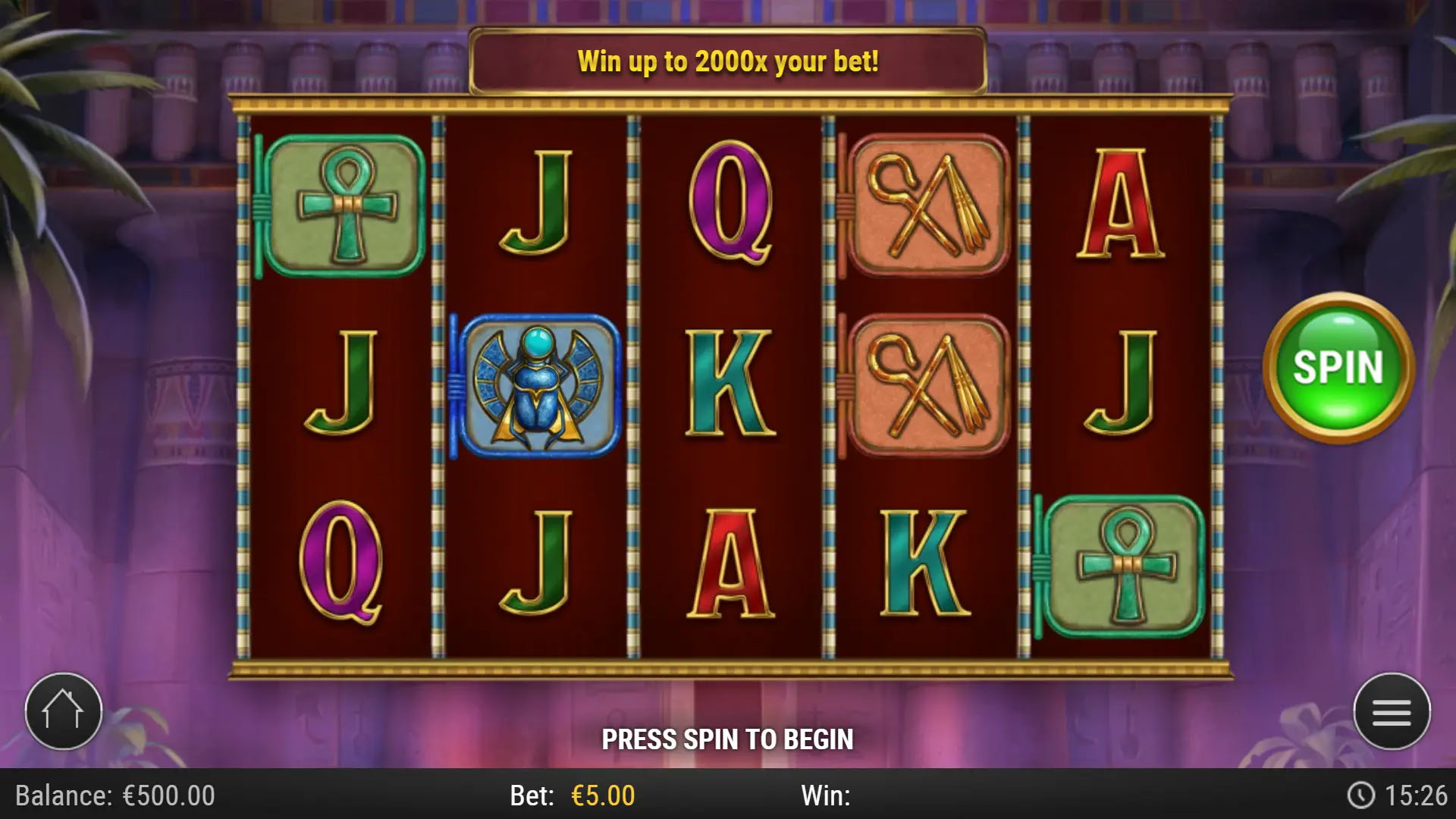Click the 'PRESS SPIN TO BEGIN' text
Screen dimensions: 1456x819
pos(728,737)
